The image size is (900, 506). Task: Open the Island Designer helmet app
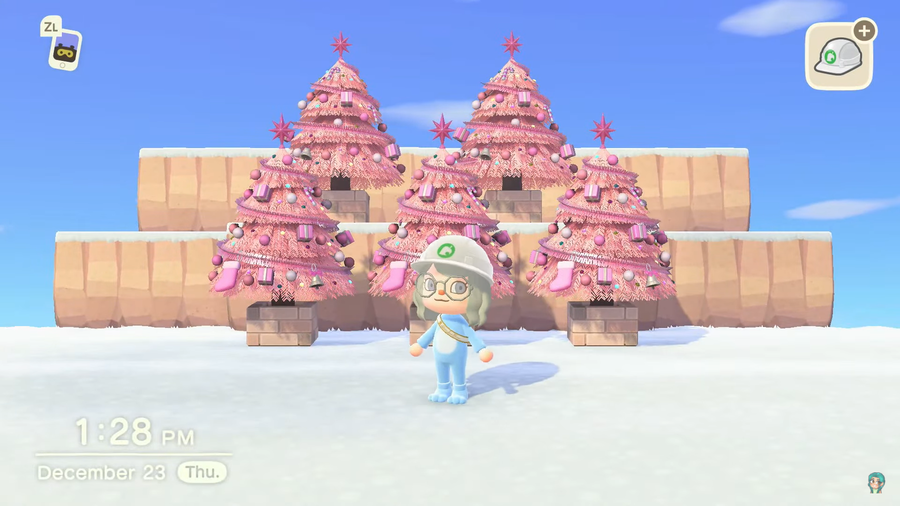pyautogui.click(x=839, y=57)
